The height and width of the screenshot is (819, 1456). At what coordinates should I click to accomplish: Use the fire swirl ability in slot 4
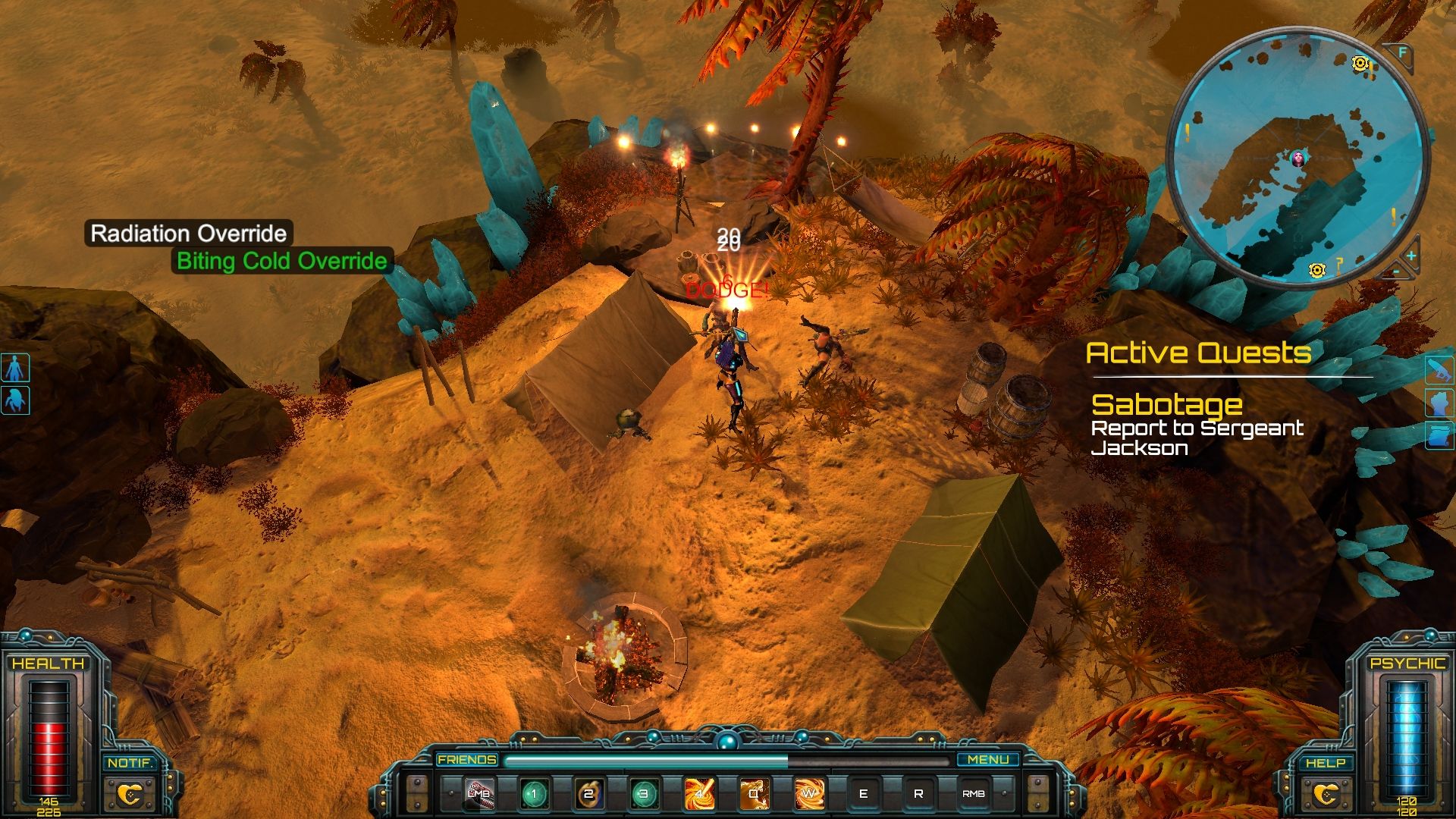point(698,794)
